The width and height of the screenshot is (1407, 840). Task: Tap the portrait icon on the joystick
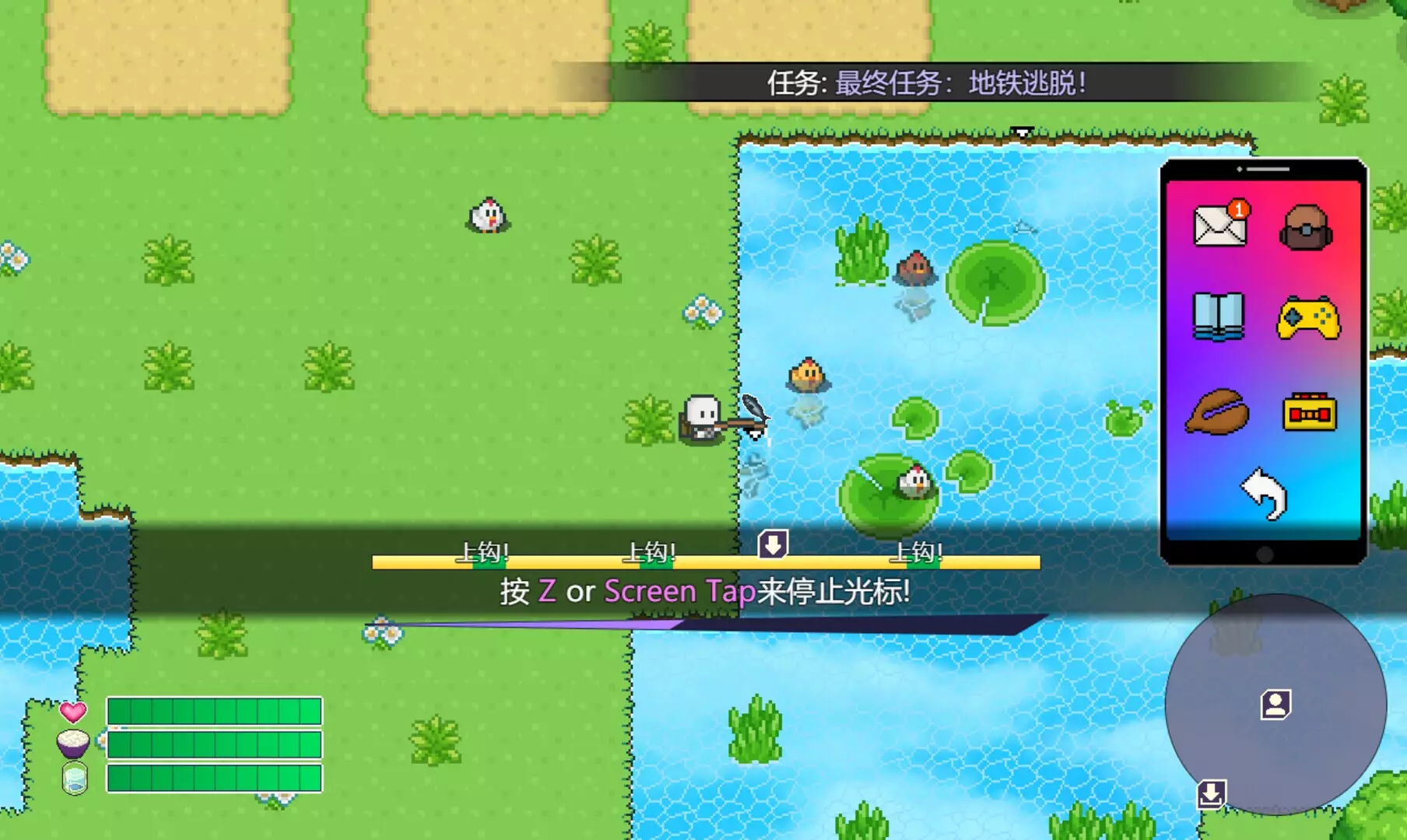[x=1275, y=705]
